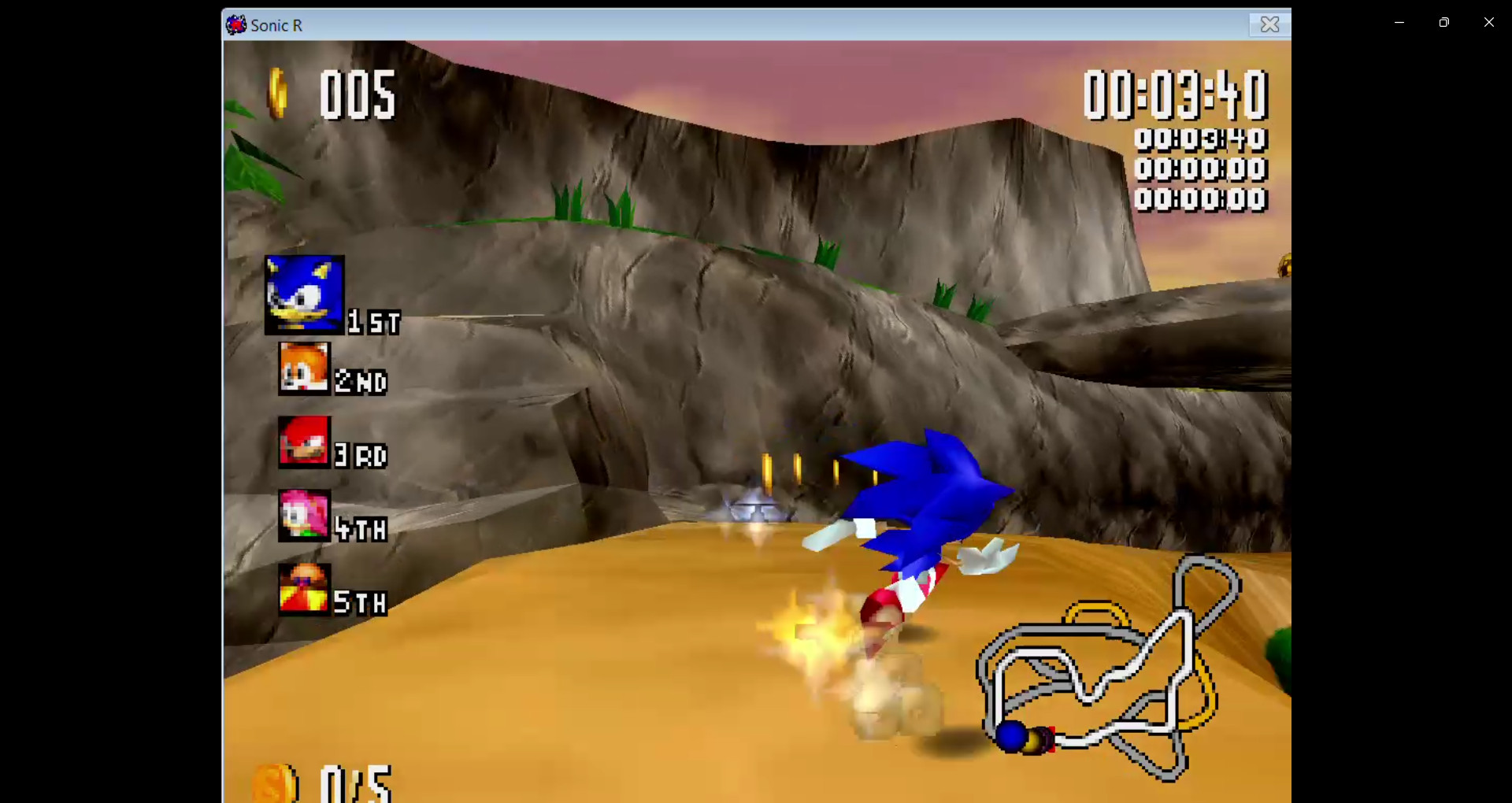Click the 2ND position label
The width and height of the screenshot is (1512, 803).
(361, 383)
